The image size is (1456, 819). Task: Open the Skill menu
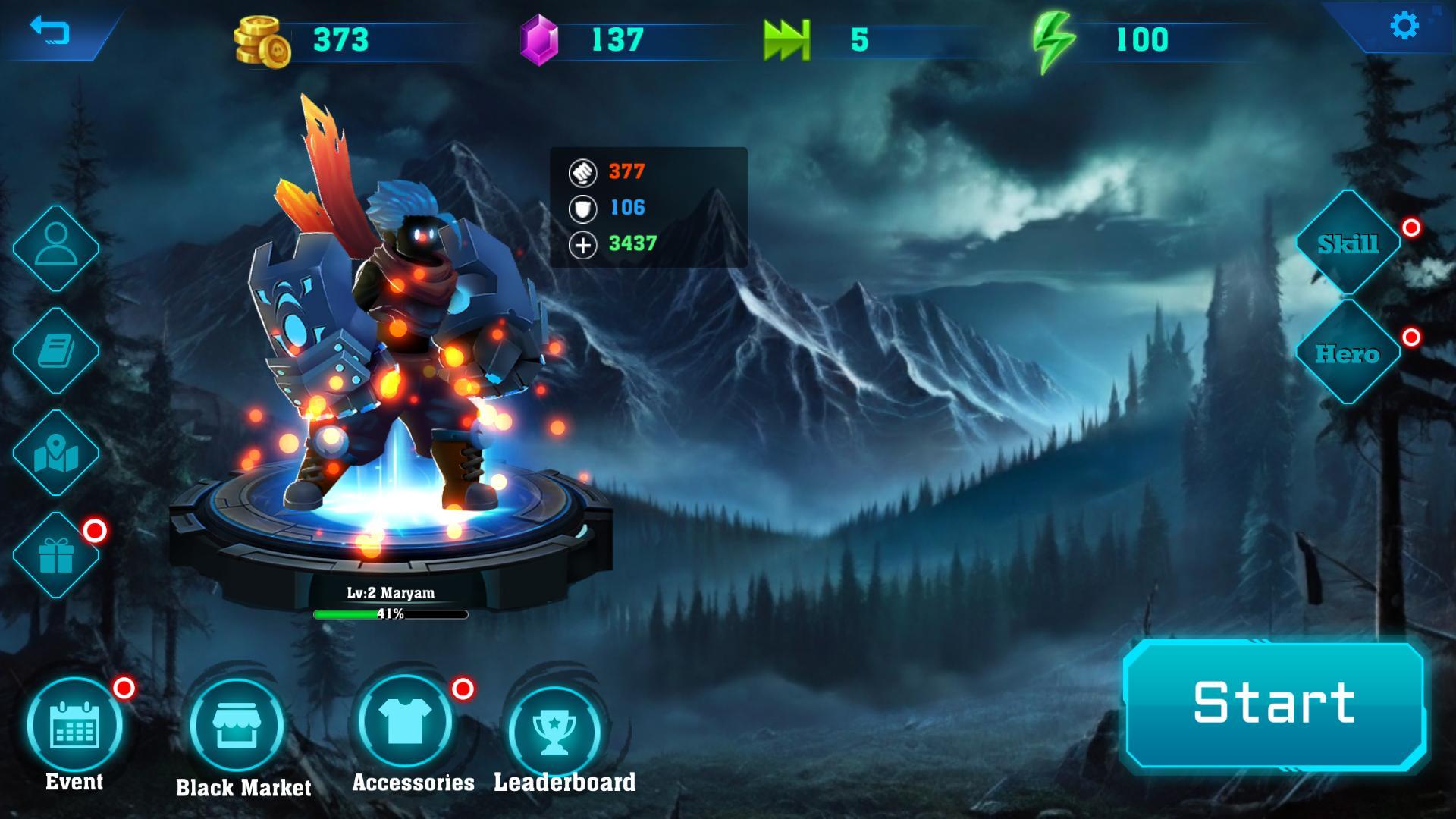click(x=1348, y=243)
